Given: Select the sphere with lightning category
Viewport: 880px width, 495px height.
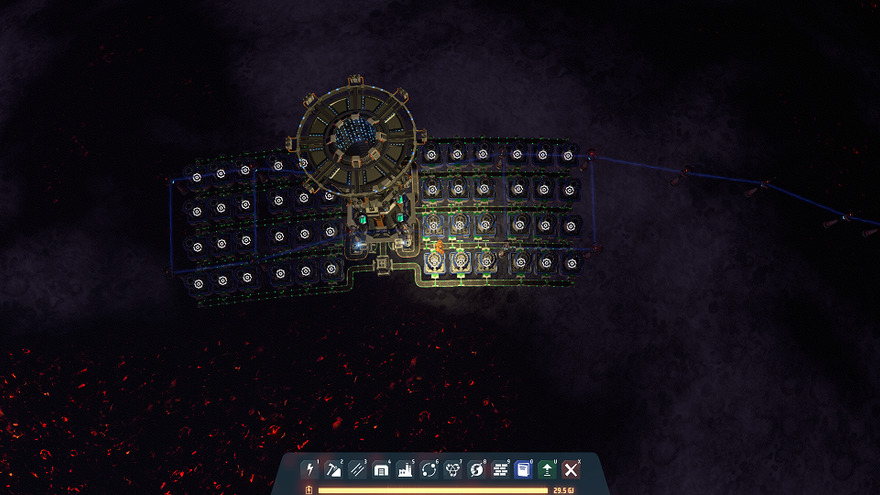Looking at the screenshot, I should [x=476, y=469].
